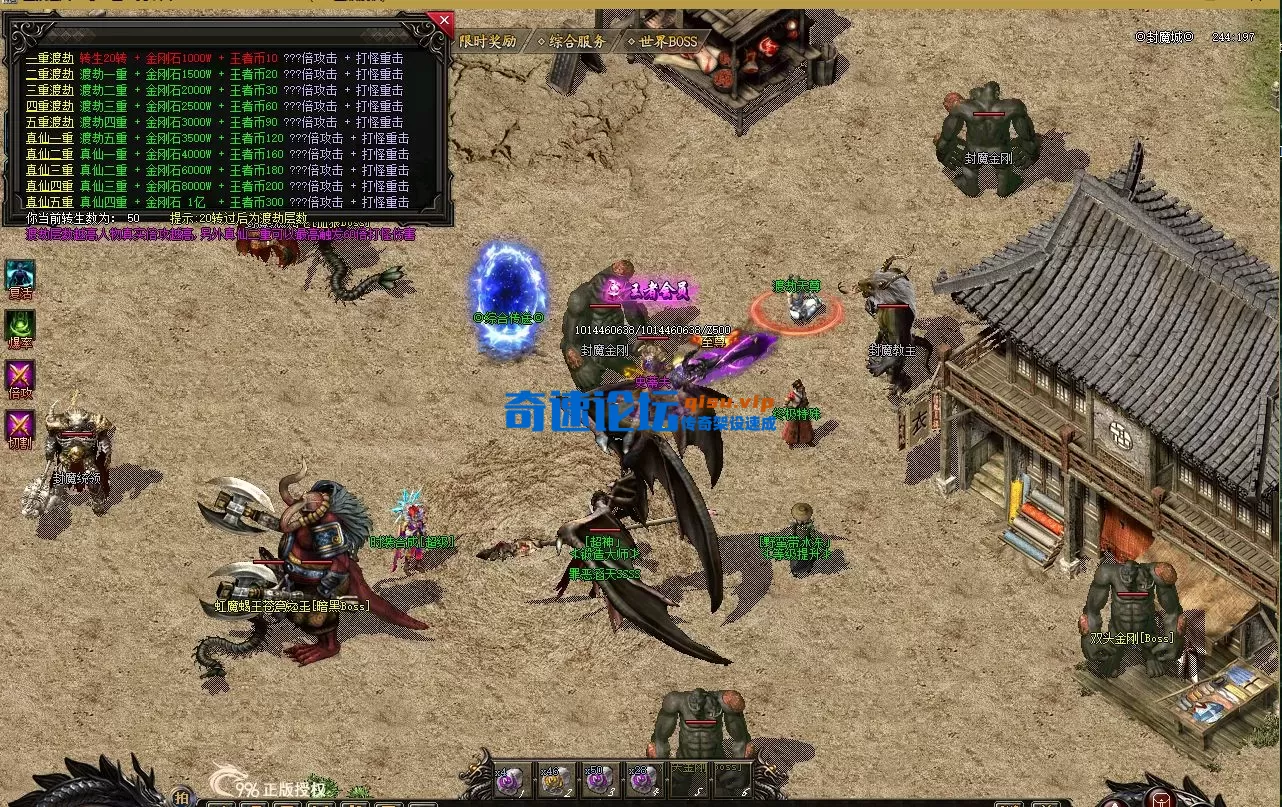Click the x28 potion in hotbar slot 4
This screenshot has height=807, width=1282.
point(641,781)
